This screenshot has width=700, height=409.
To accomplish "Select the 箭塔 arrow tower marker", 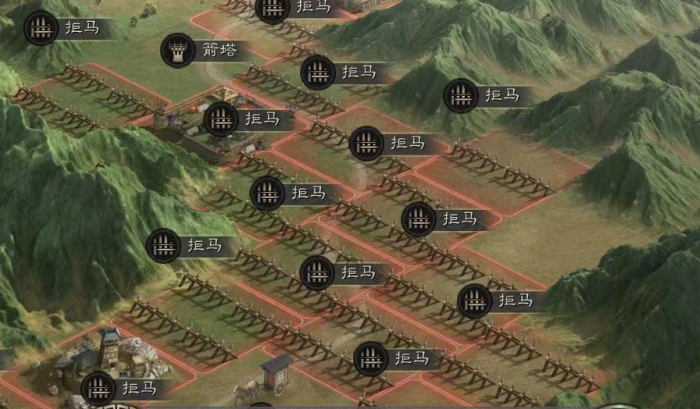I will coord(179,50).
